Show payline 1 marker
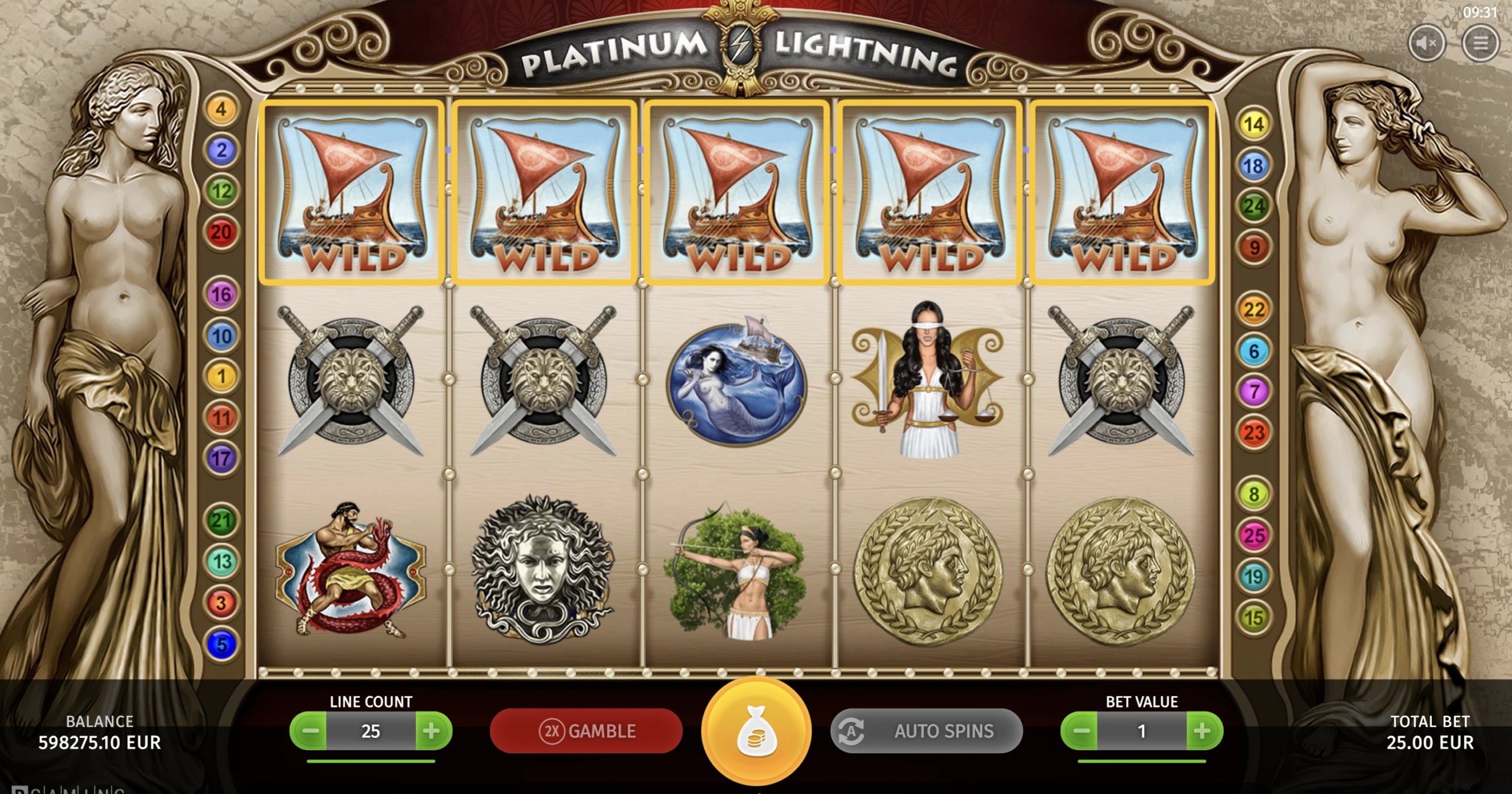 pos(221,376)
